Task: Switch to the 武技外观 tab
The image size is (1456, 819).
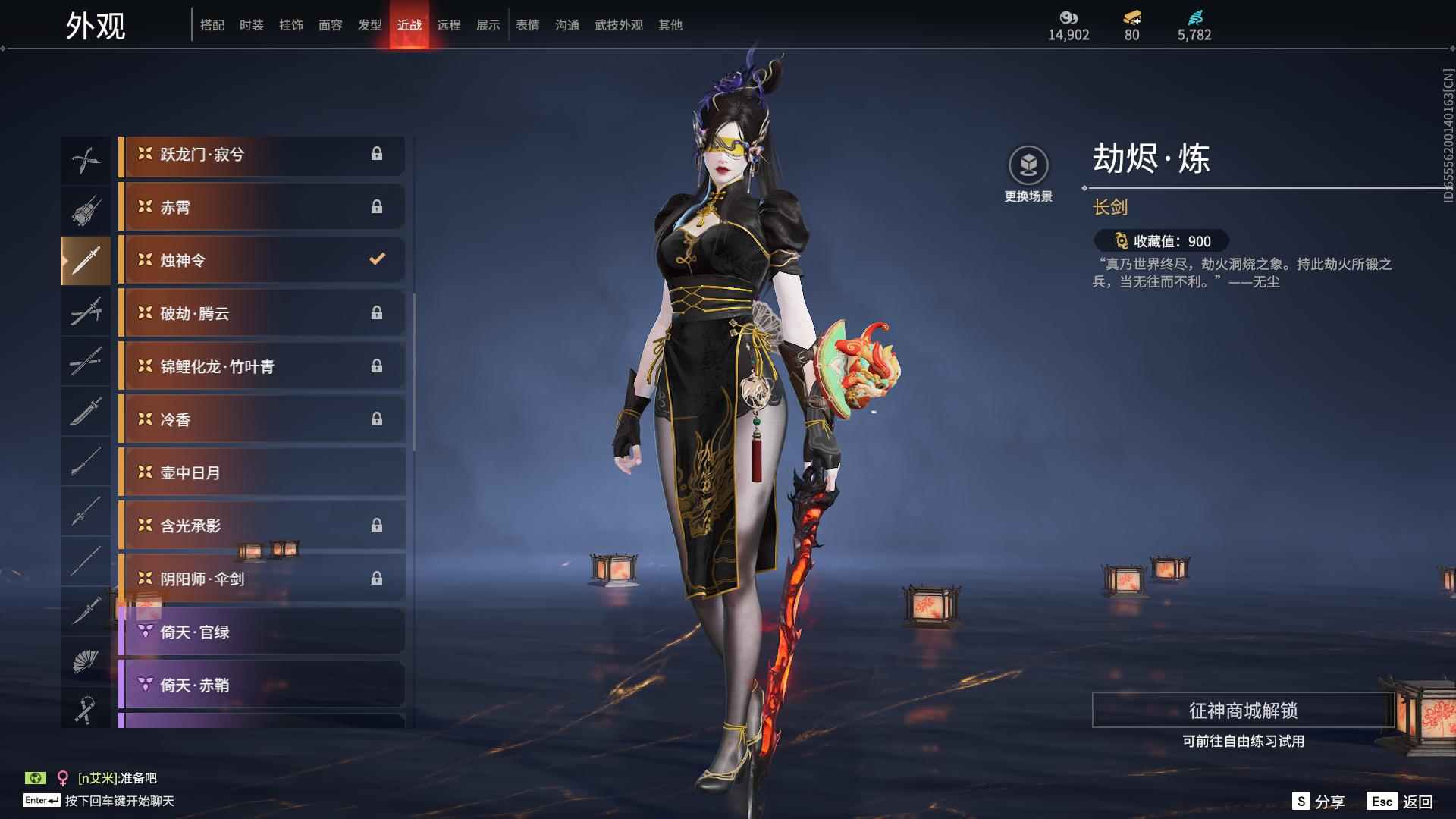Action: coord(617,24)
